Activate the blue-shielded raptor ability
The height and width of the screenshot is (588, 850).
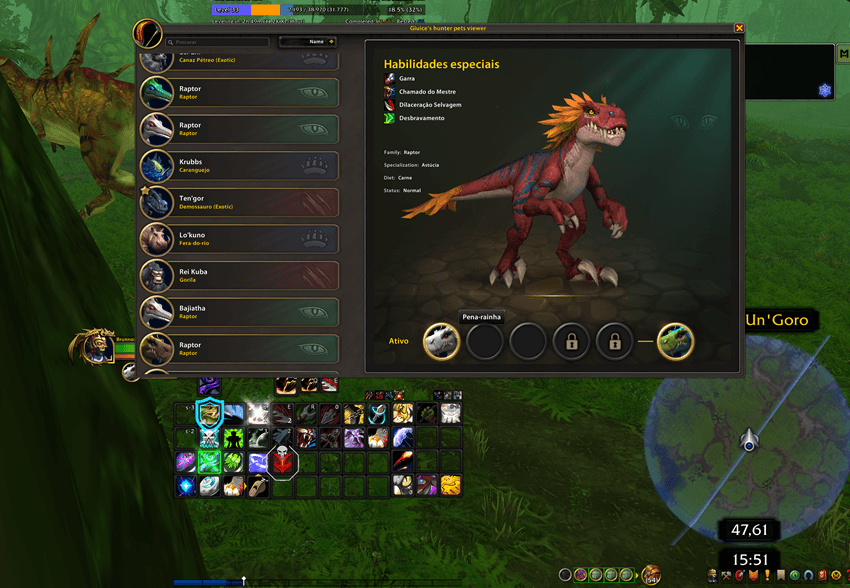pos(210,413)
